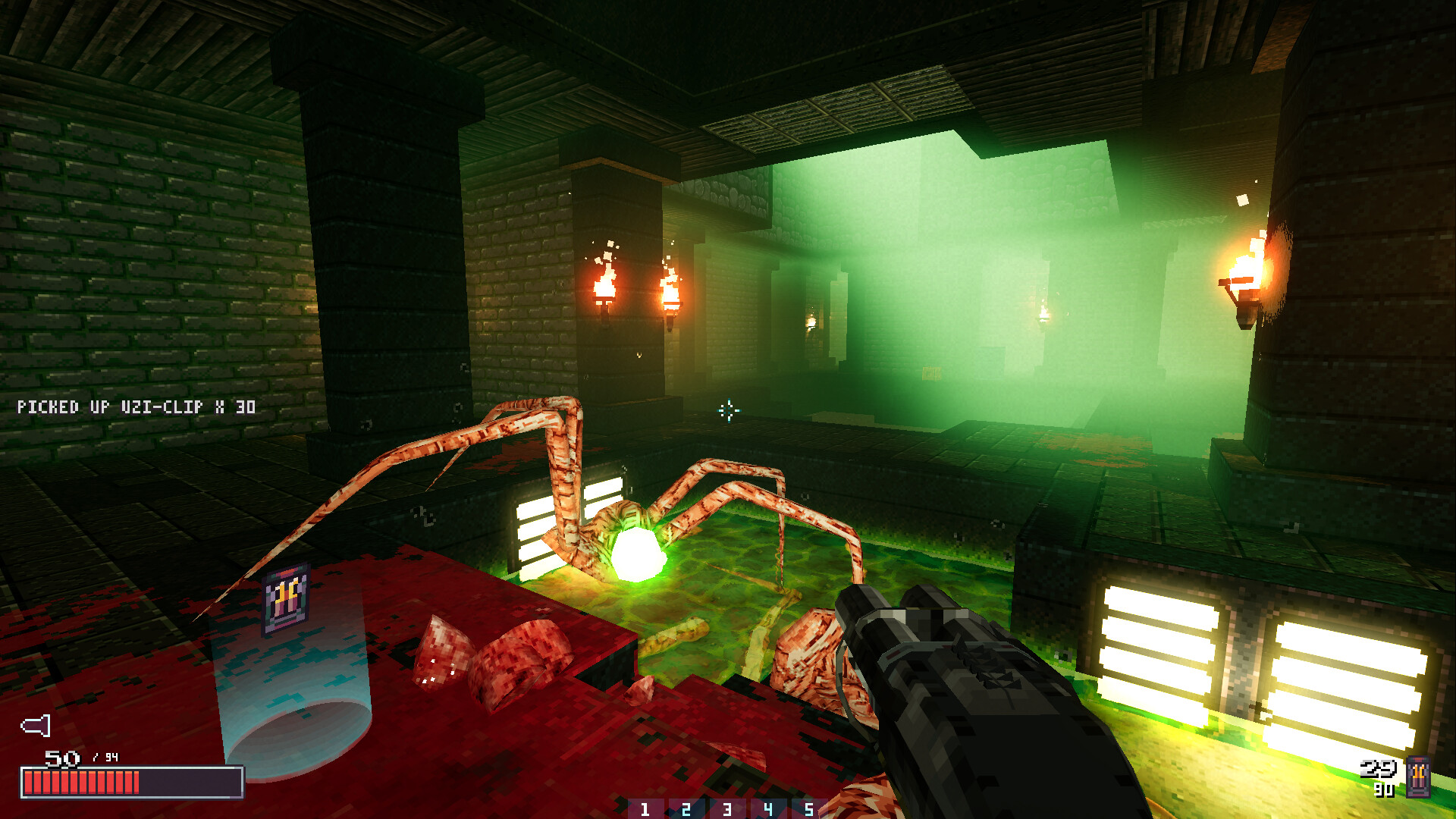The image size is (1456, 819).
Task: Click weapon slot 4 in the hotbar
Action: tap(769, 808)
